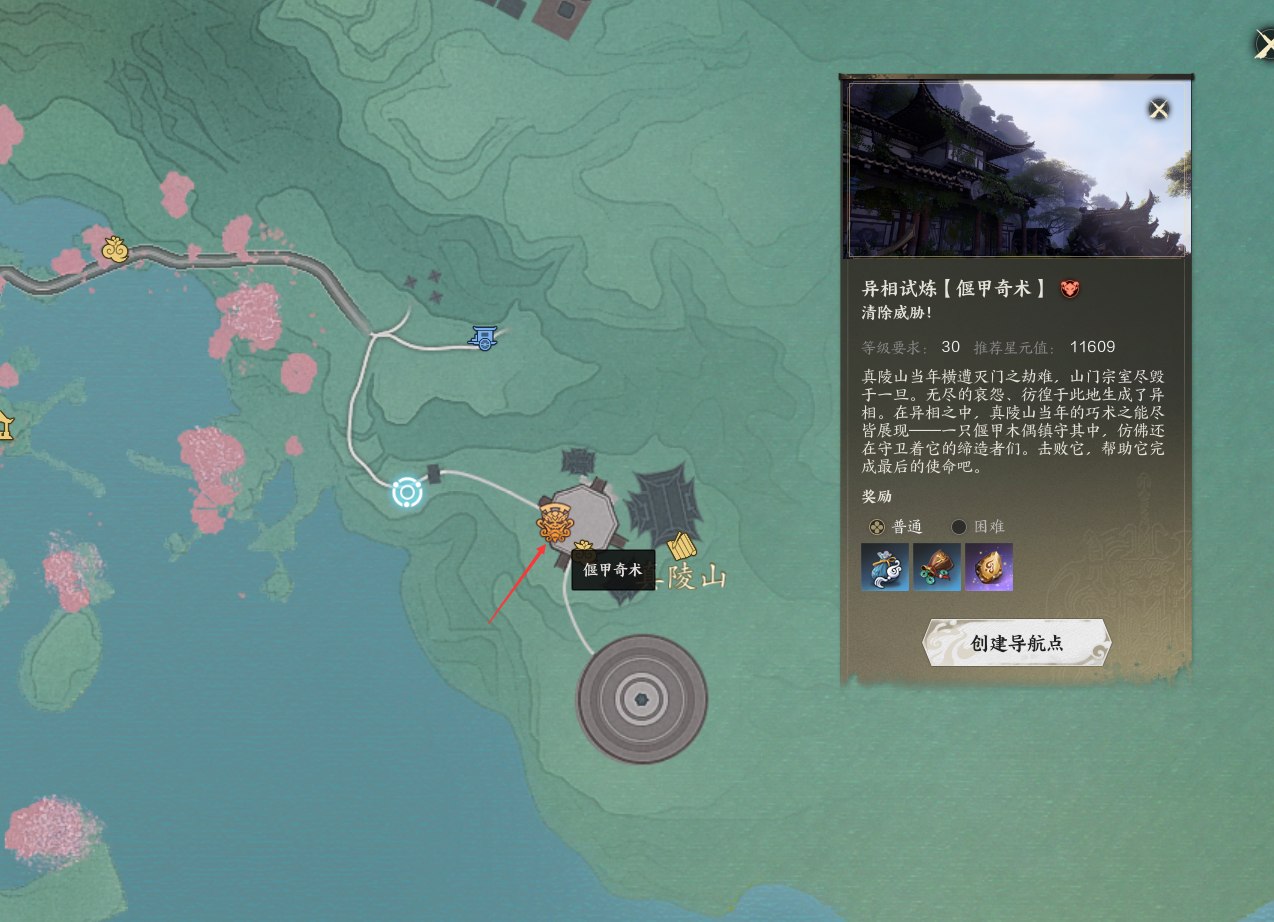View the brown coin bag reward
The height and width of the screenshot is (922, 1274).
pos(937,567)
